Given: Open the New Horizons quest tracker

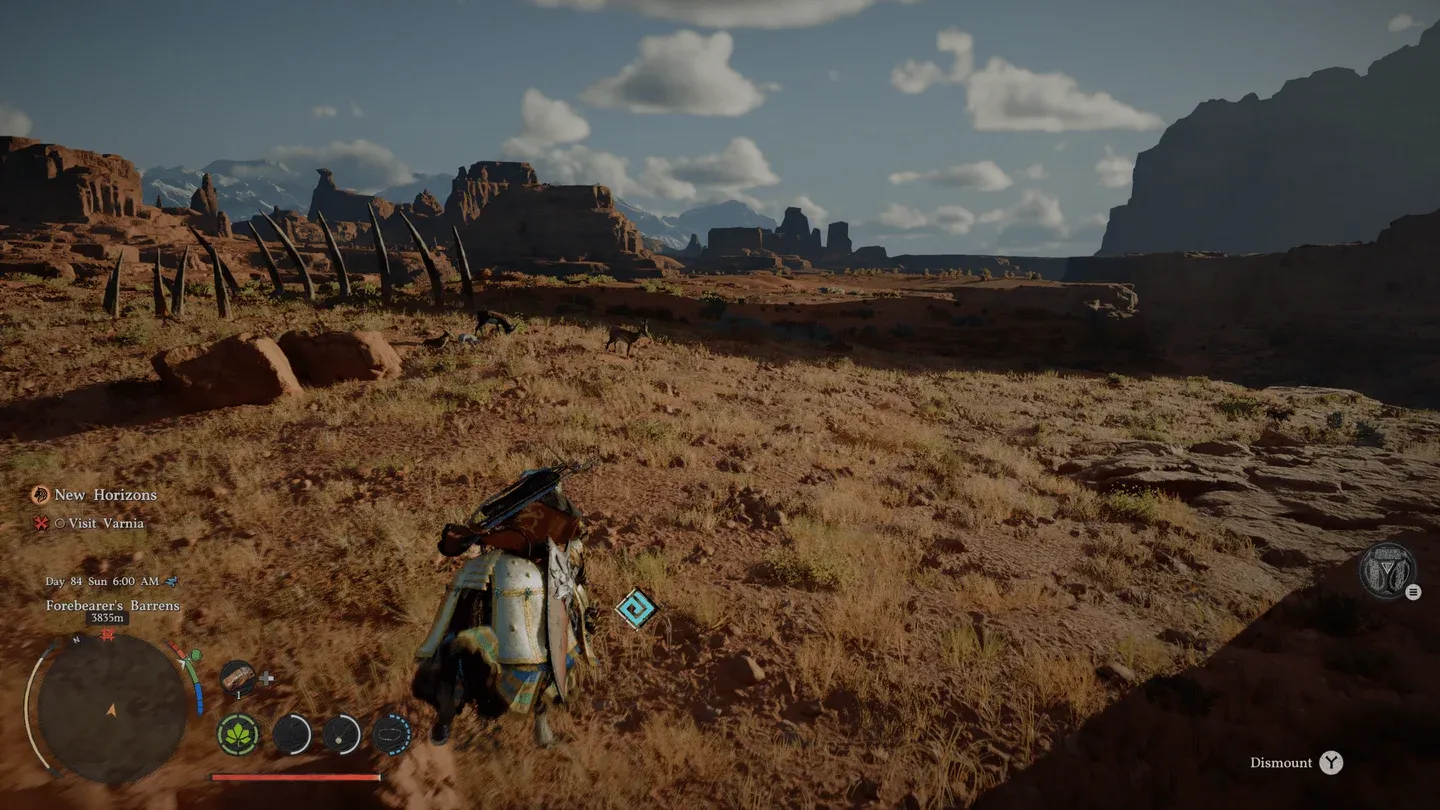Looking at the screenshot, I should click(x=104, y=495).
